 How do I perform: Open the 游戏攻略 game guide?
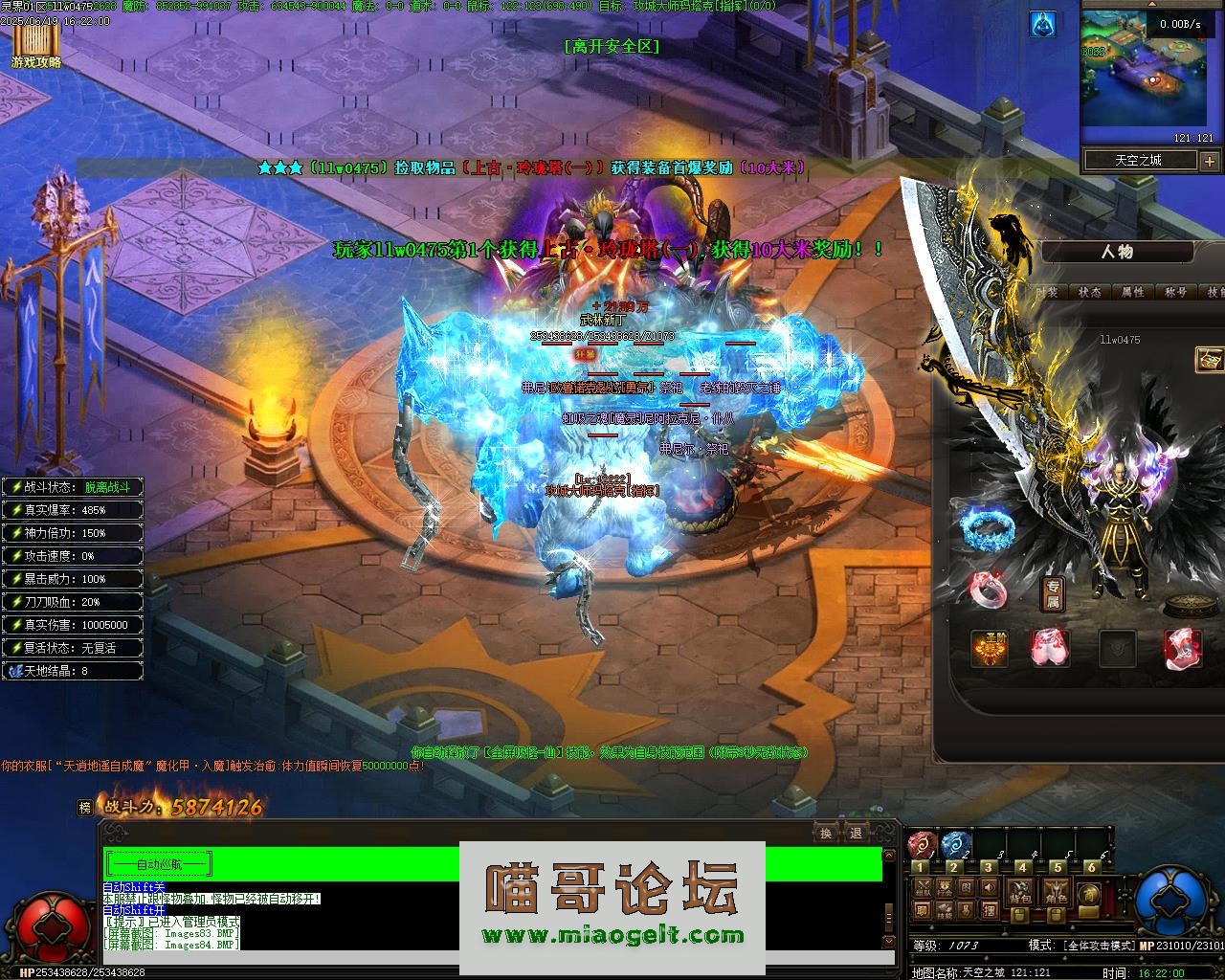coord(35,45)
